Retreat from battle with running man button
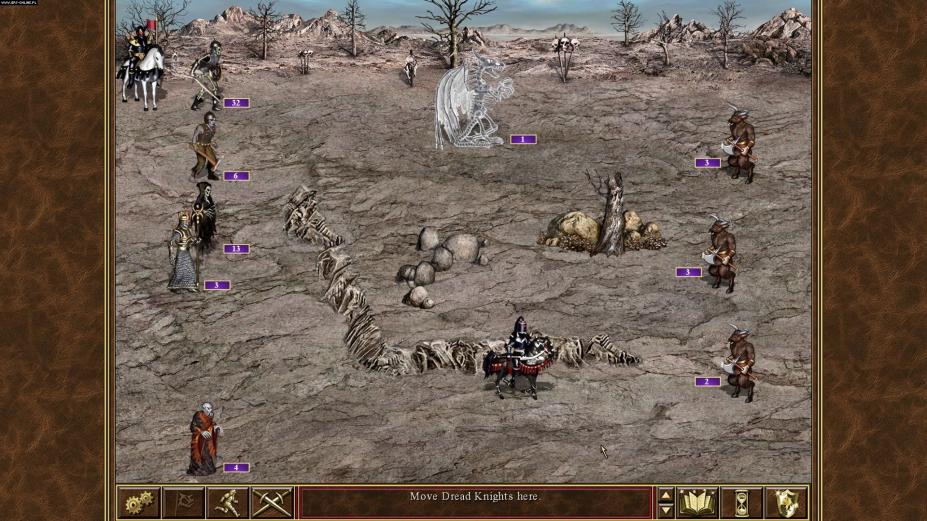 227,502
